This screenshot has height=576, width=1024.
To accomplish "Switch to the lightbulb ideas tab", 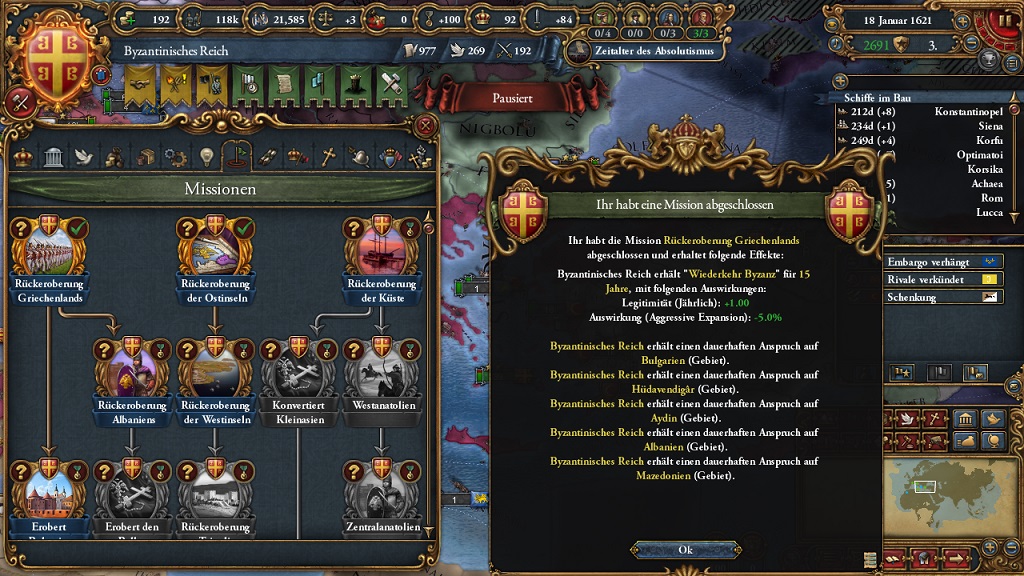I will 207,157.
